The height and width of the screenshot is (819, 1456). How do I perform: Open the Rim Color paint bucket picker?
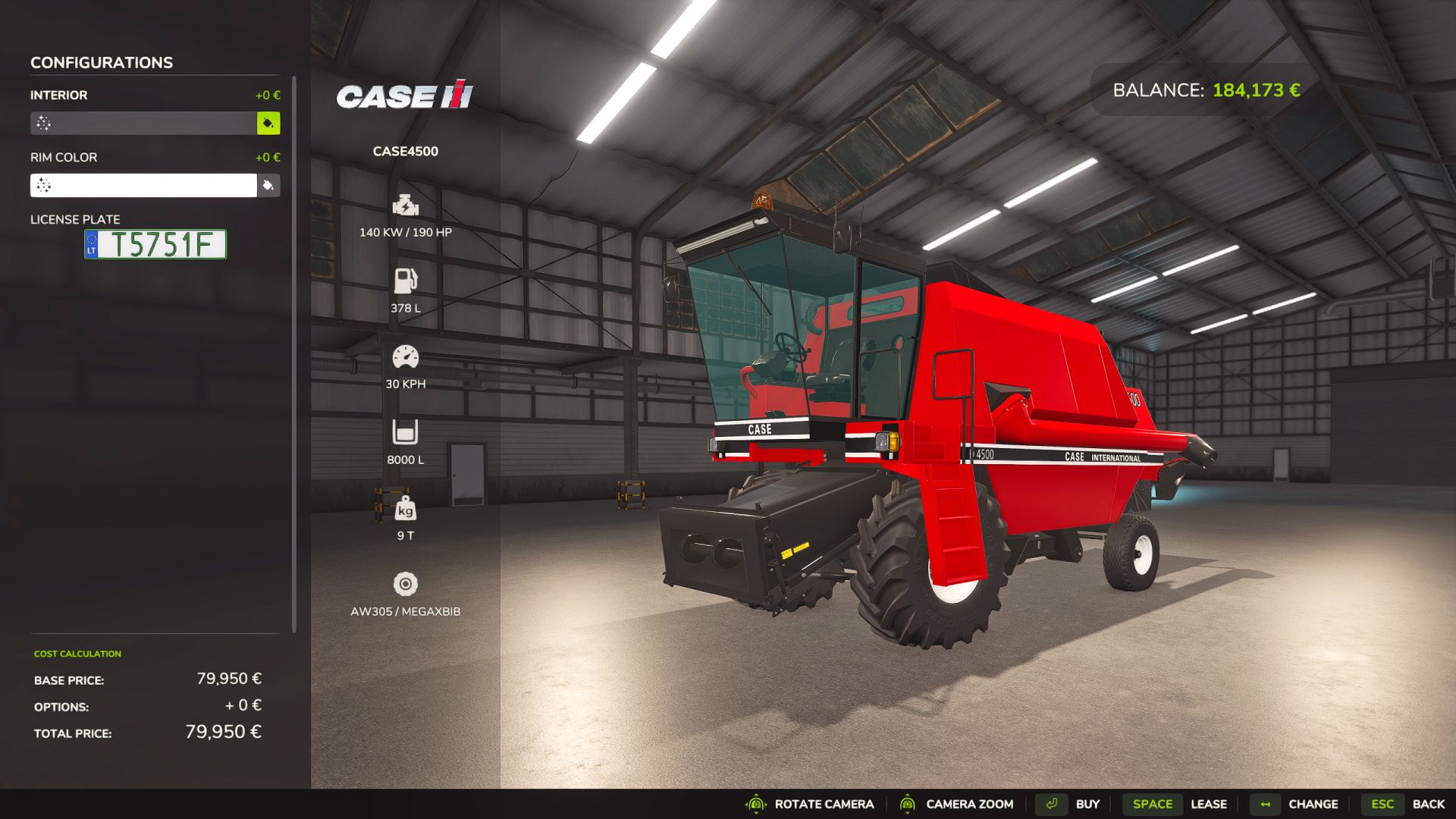pyautogui.click(x=268, y=185)
